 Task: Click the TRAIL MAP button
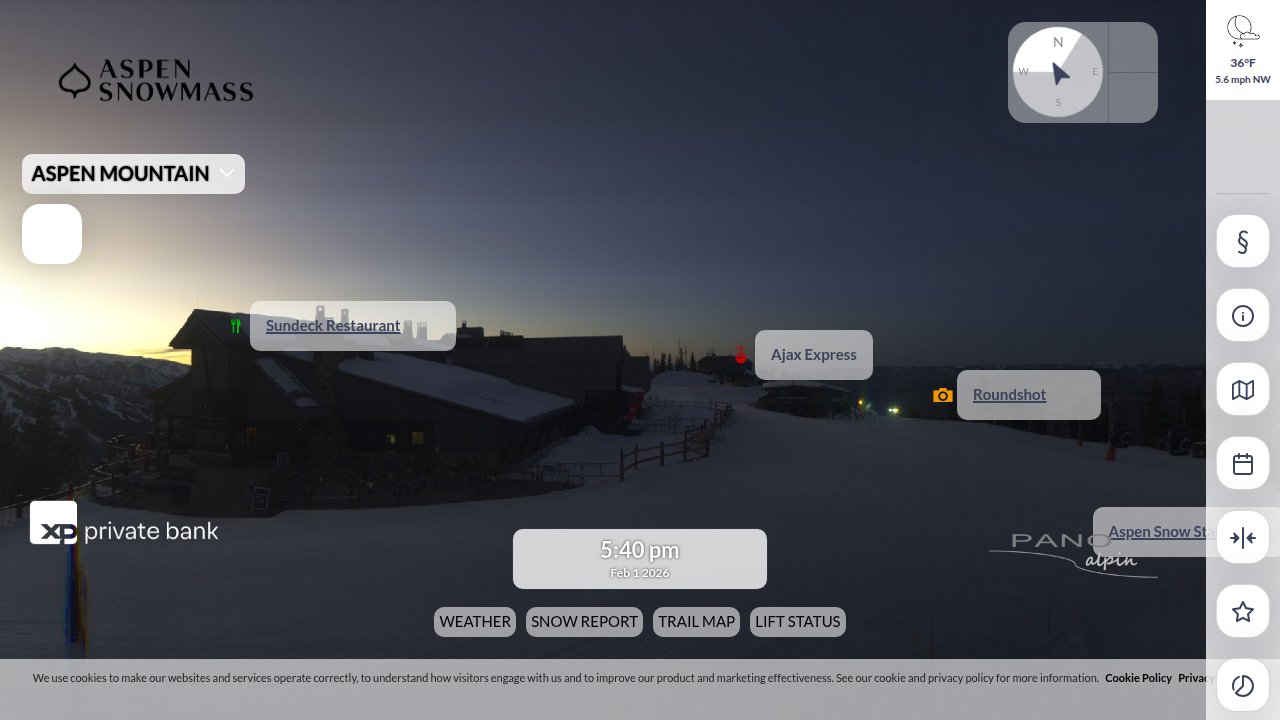696,621
